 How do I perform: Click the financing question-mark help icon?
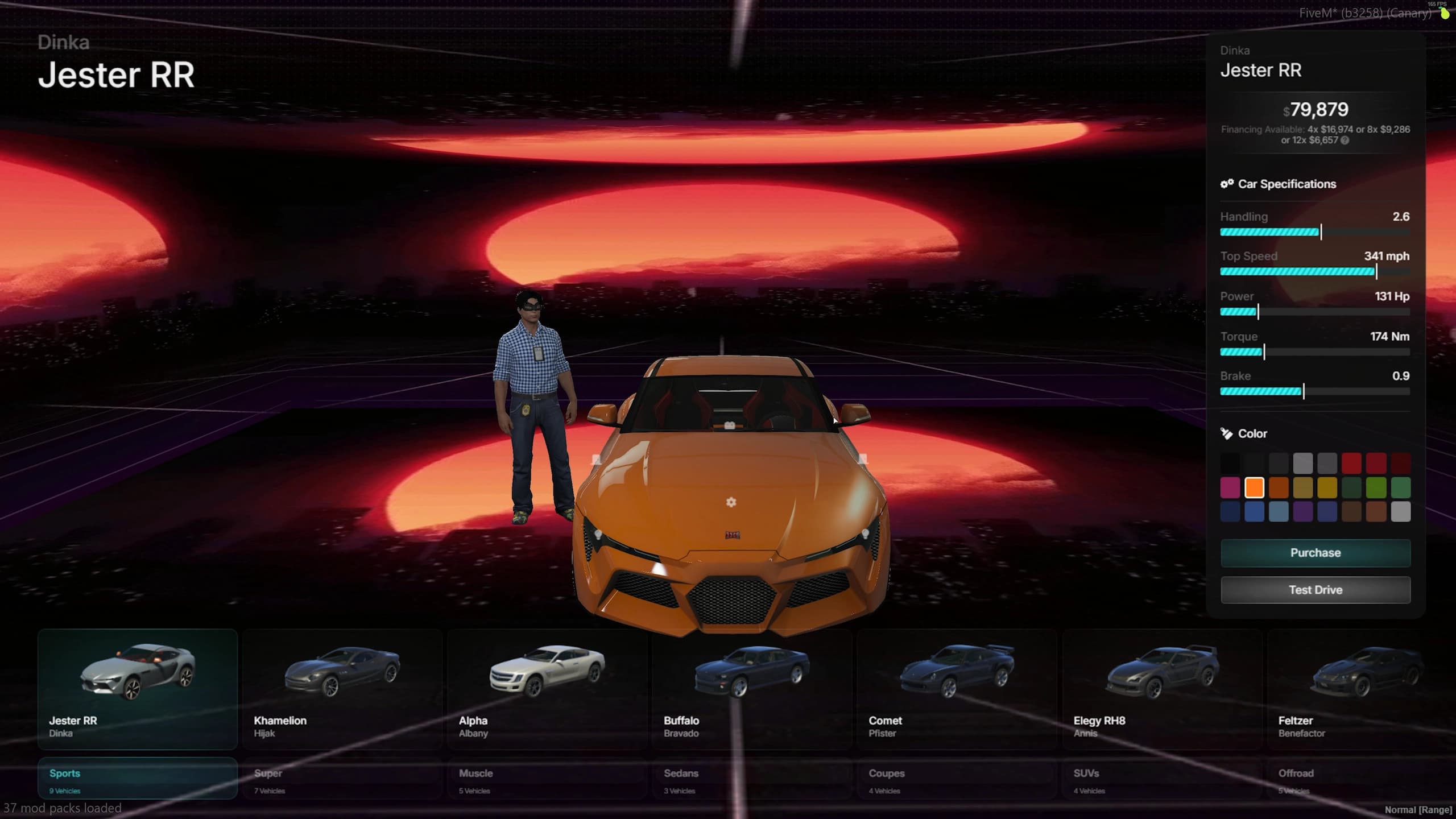pyautogui.click(x=1345, y=140)
